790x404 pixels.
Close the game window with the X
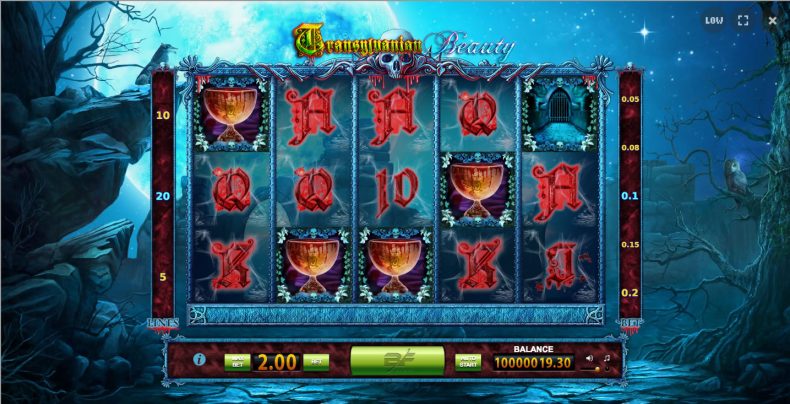click(771, 20)
